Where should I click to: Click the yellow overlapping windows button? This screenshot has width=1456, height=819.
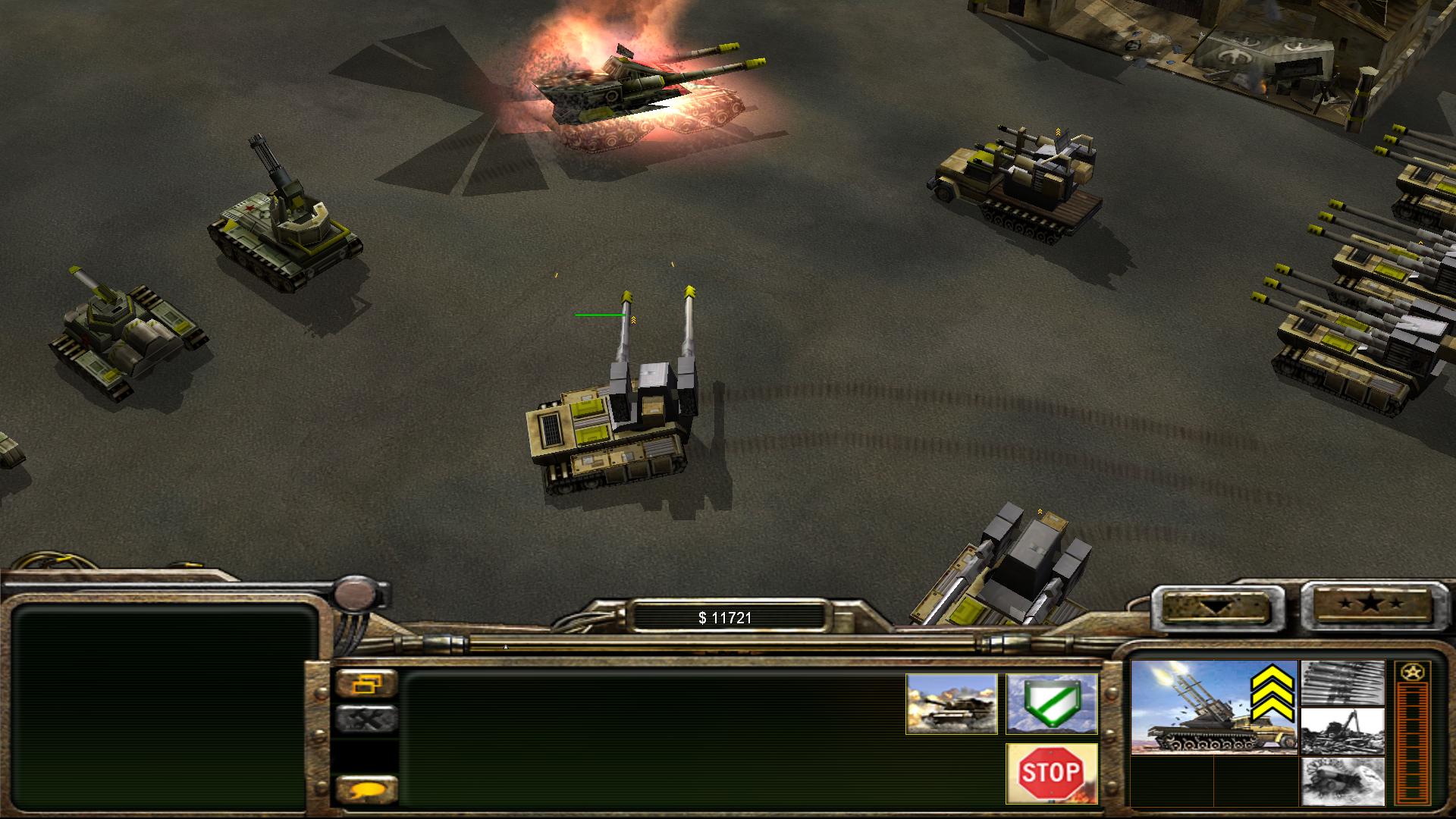point(366,683)
